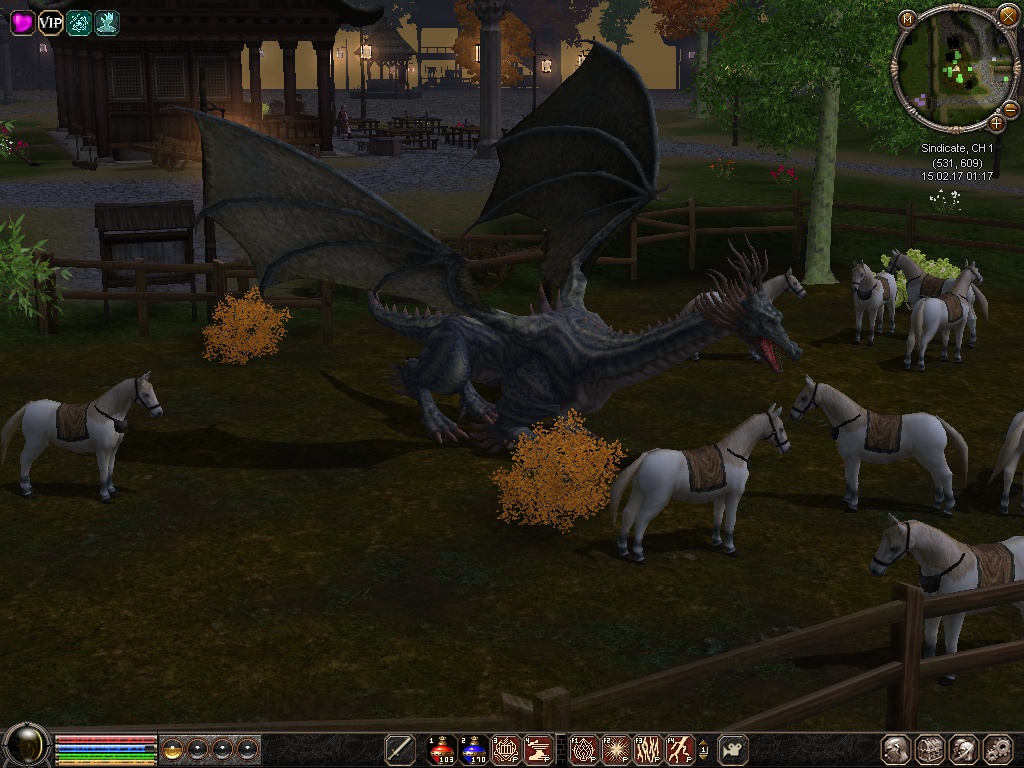Viewport: 1024px width, 768px height.
Task: Close the minimap with the X button
Action: click(1007, 14)
